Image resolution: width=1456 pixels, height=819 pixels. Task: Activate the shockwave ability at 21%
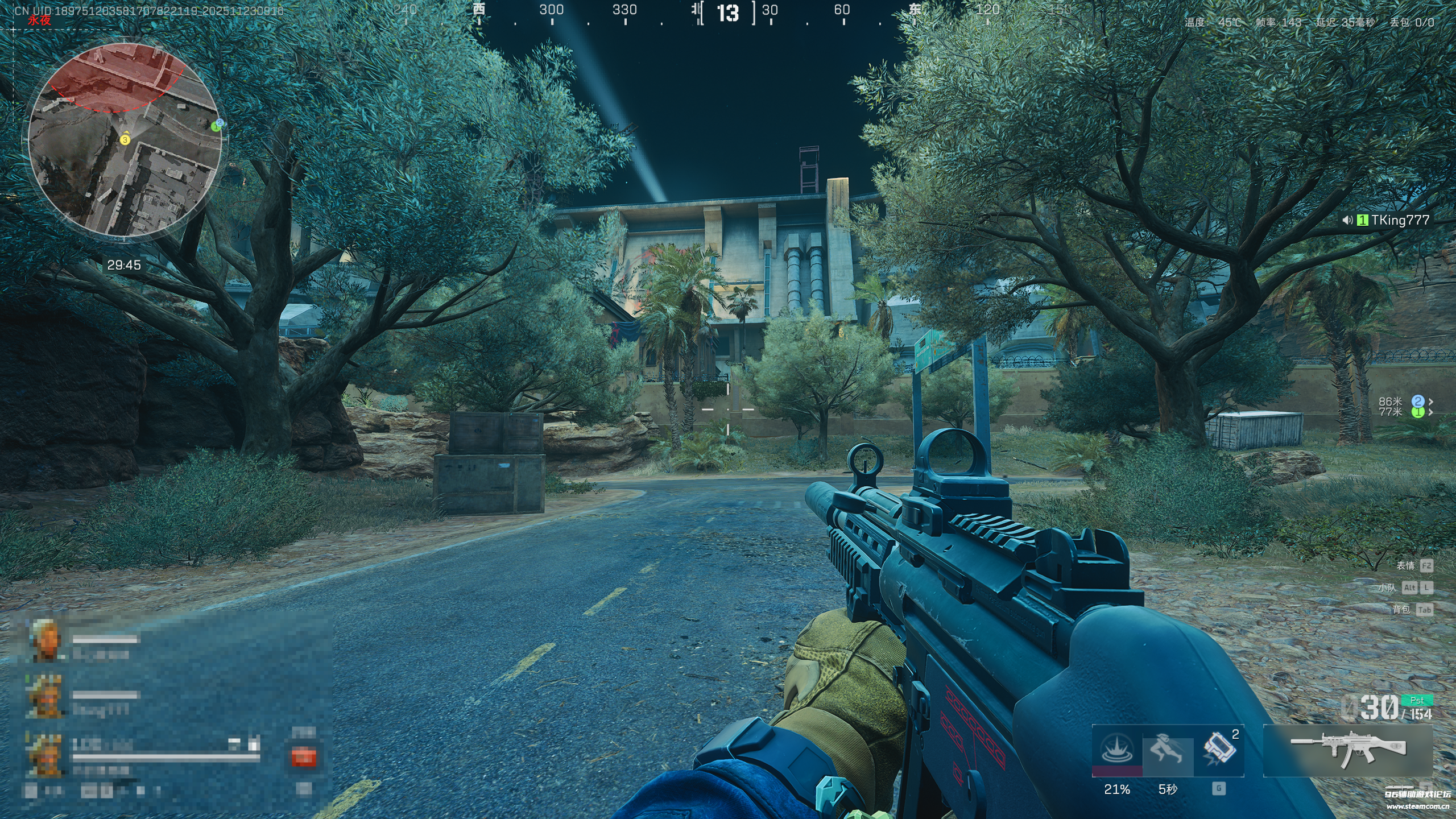[1116, 750]
